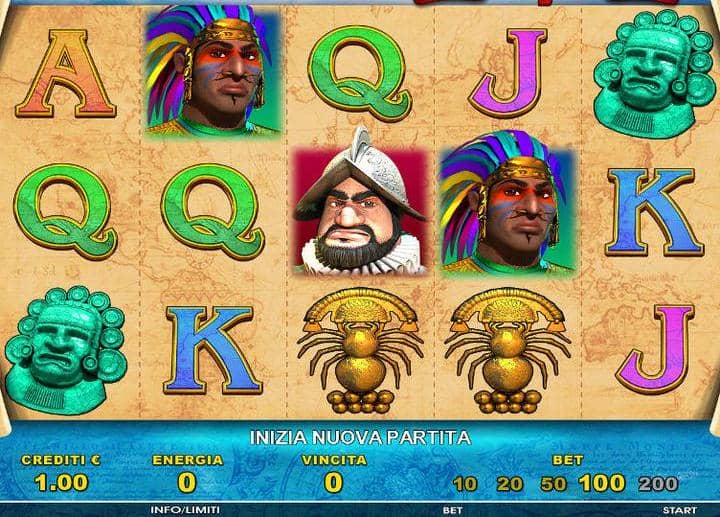Switch the bet to 200
Image resolution: width=720 pixels, height=517 pixels.
(x=657, y=484)
